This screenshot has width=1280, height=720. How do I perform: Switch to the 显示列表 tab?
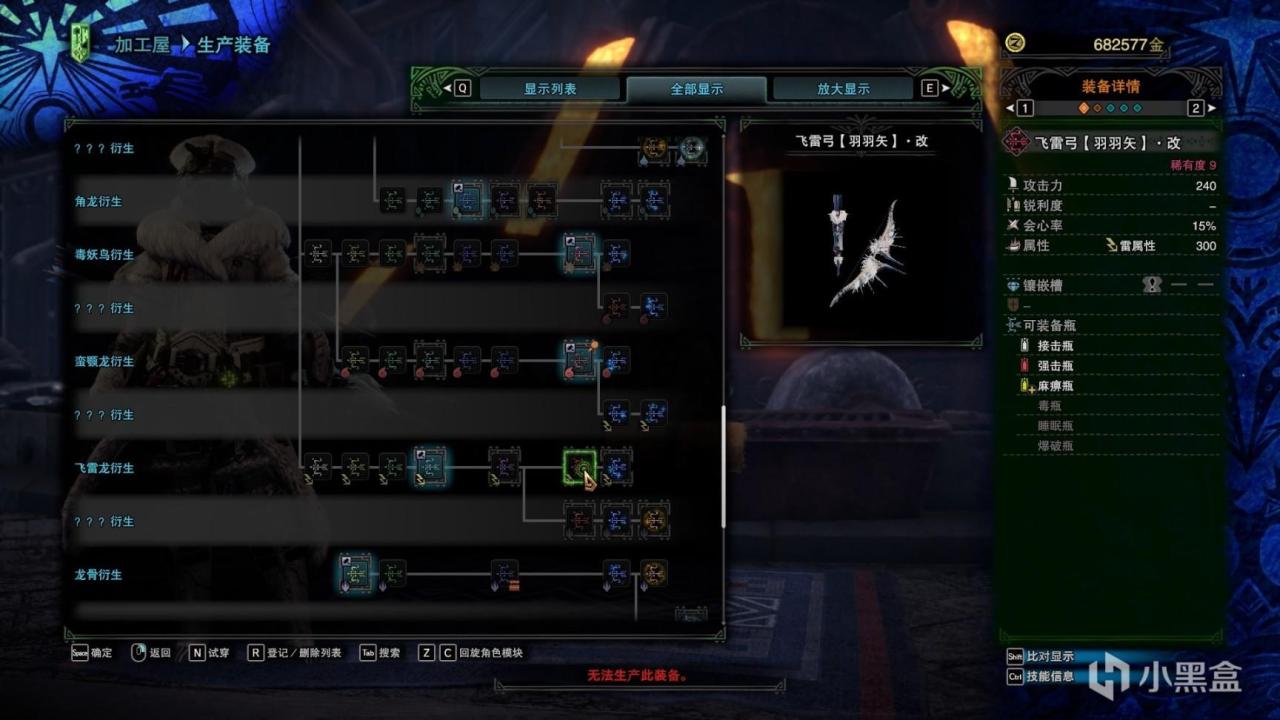tap(550, 89)
